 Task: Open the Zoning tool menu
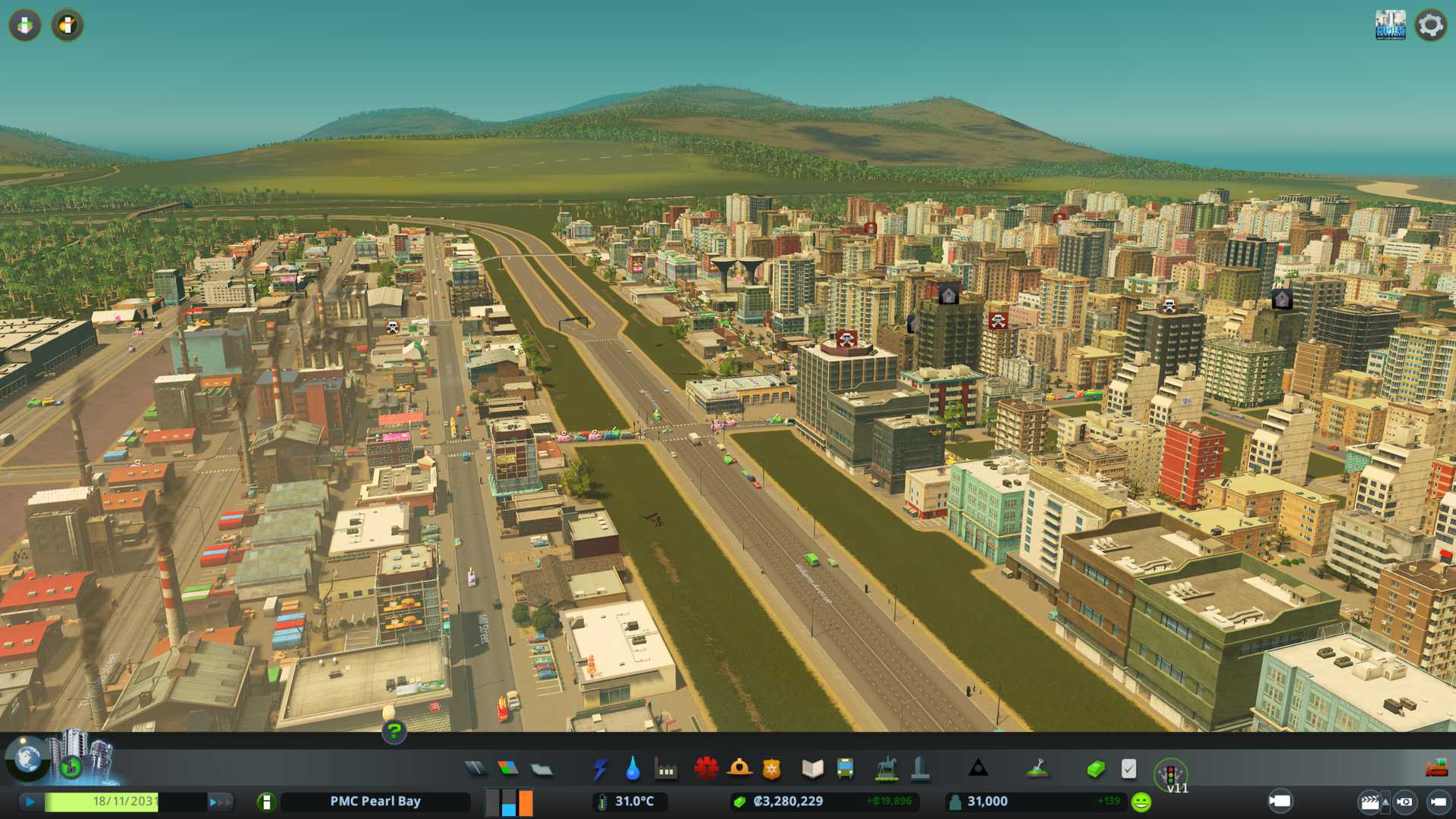pos(508,769)
